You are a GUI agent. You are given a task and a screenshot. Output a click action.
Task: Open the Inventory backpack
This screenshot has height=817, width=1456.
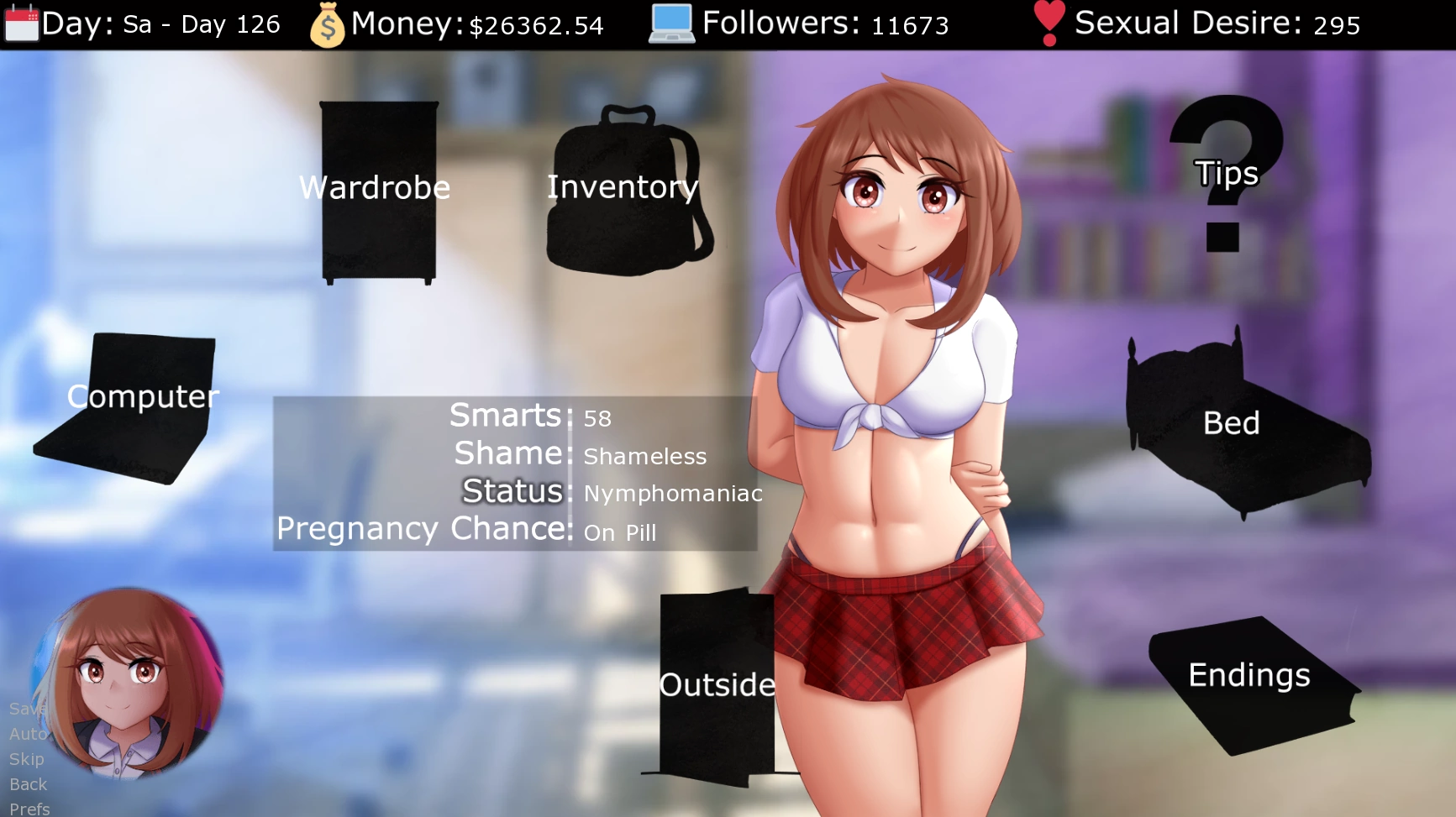pos(624,191)
